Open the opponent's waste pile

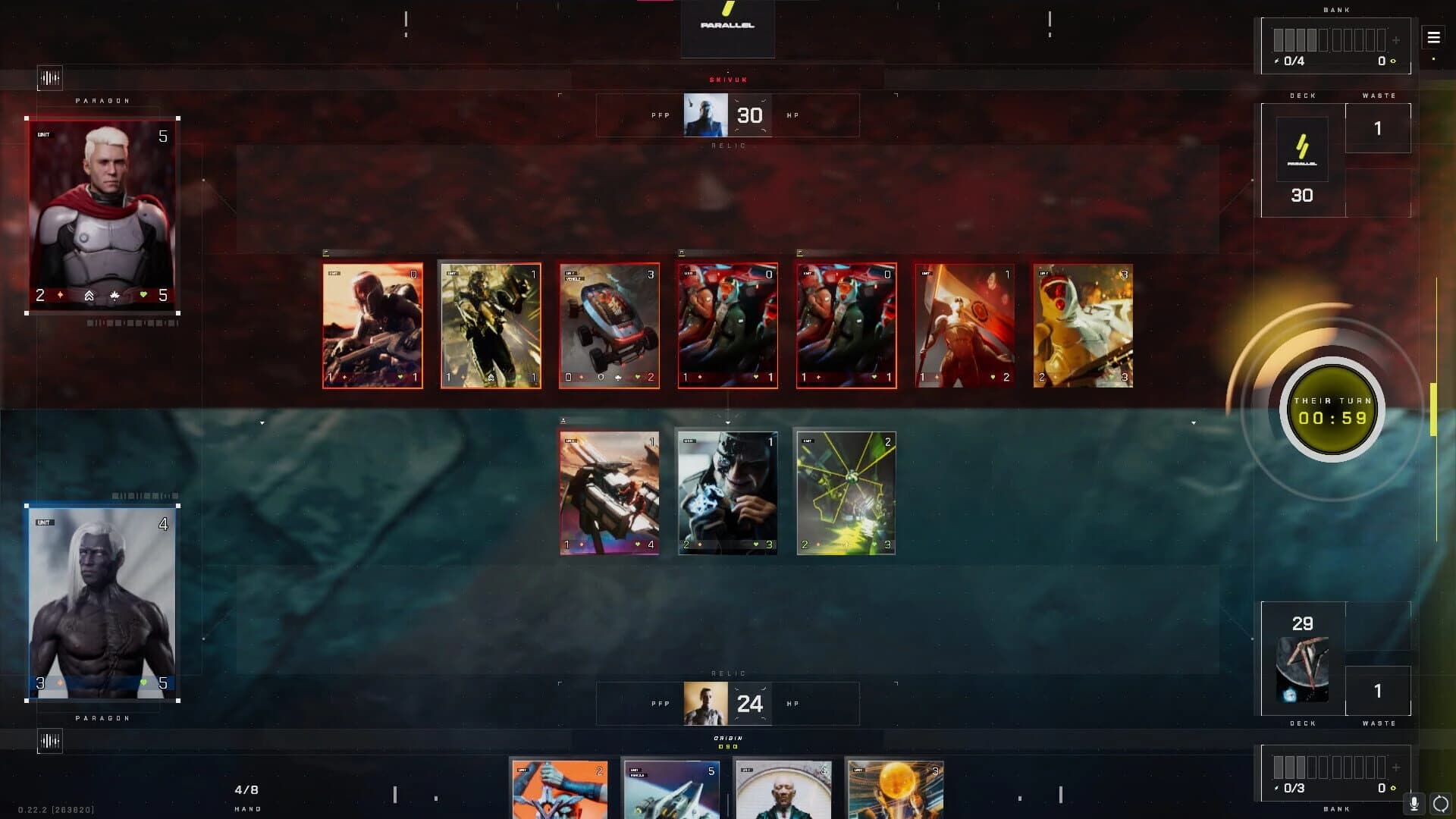tap(1377, 128)
